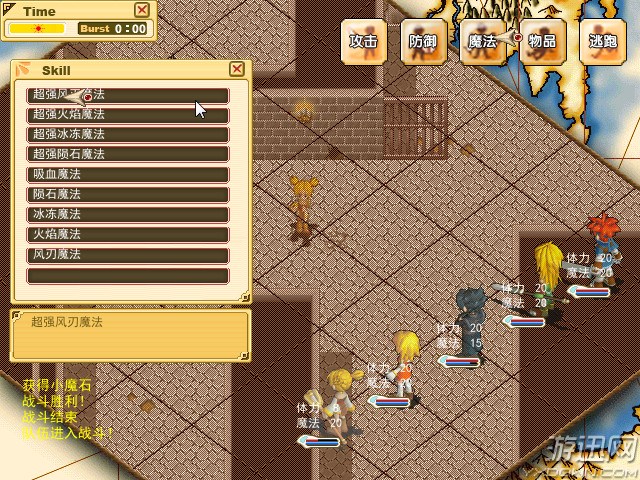
Task: Select 冰冻魔法 from the list
Action: click(x=128, y=215)
